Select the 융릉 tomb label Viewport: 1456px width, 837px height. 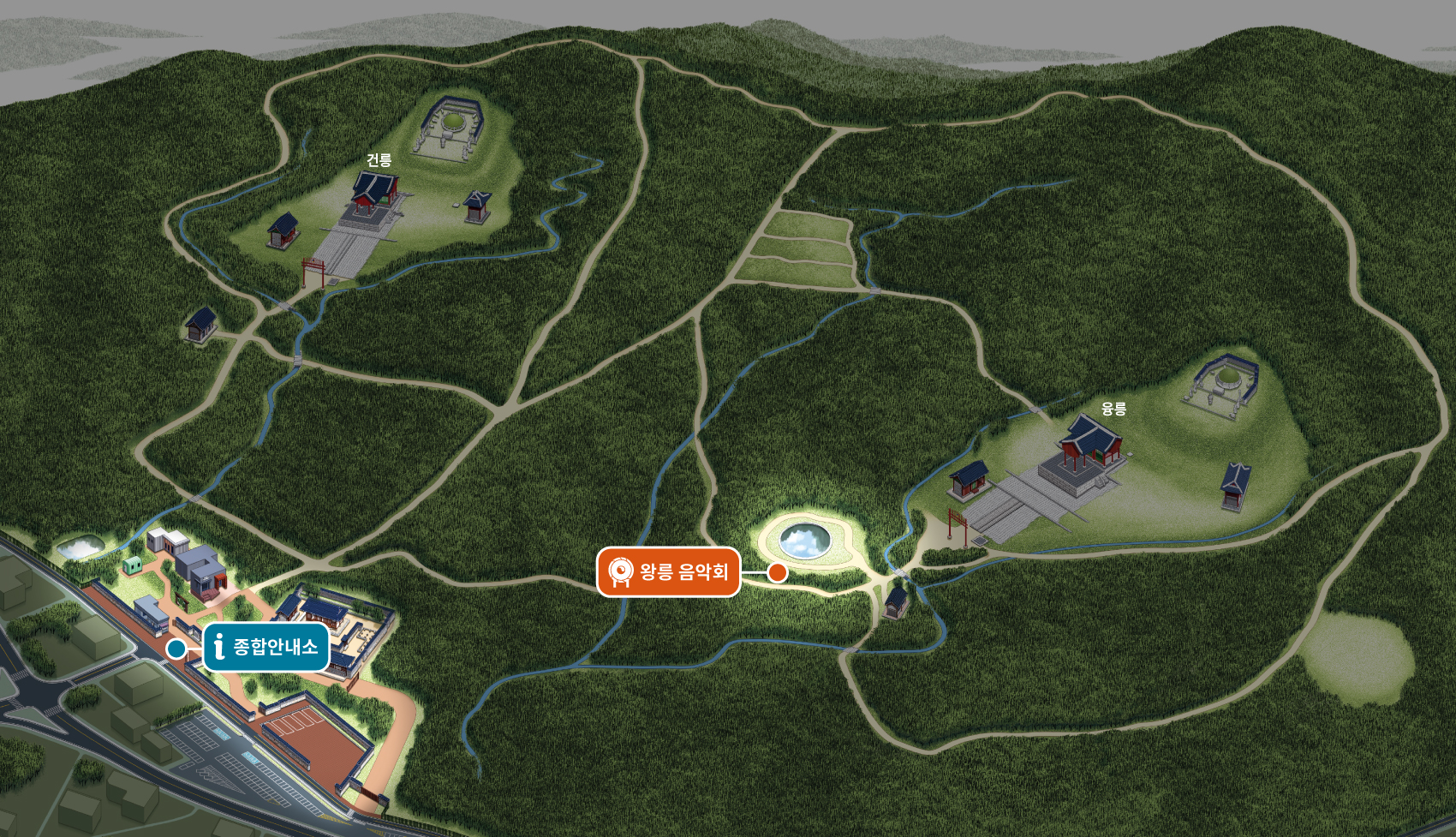1113,409
